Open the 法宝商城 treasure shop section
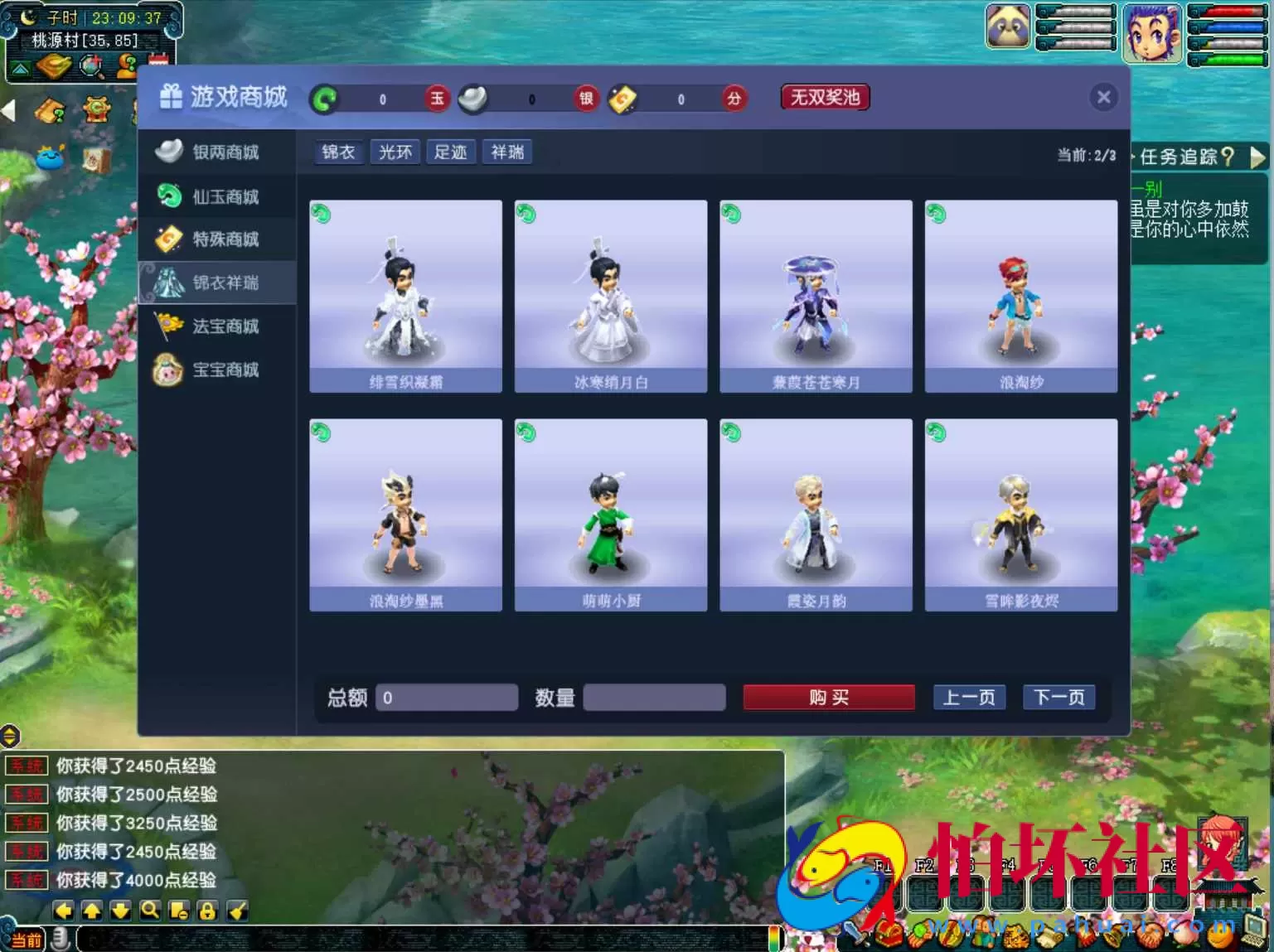 tap(224, 326)
